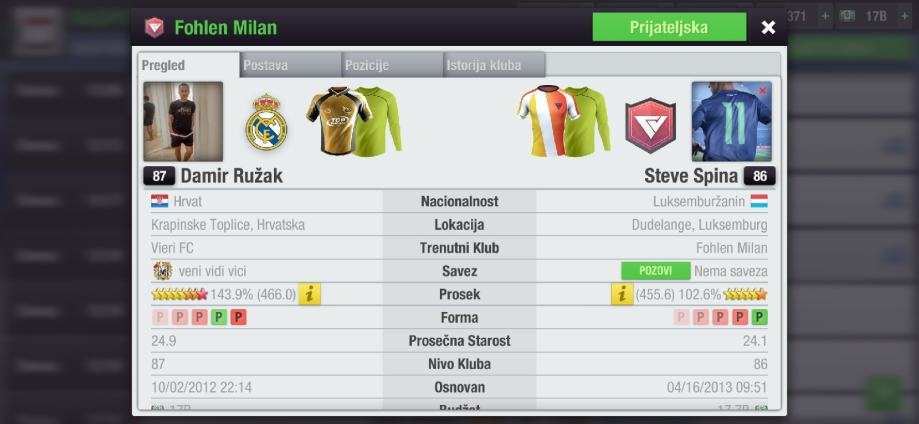The width and height of the screenshot is (919, 424).
Task: View Damir Ružak's profile photo
Action: [183, 122]
